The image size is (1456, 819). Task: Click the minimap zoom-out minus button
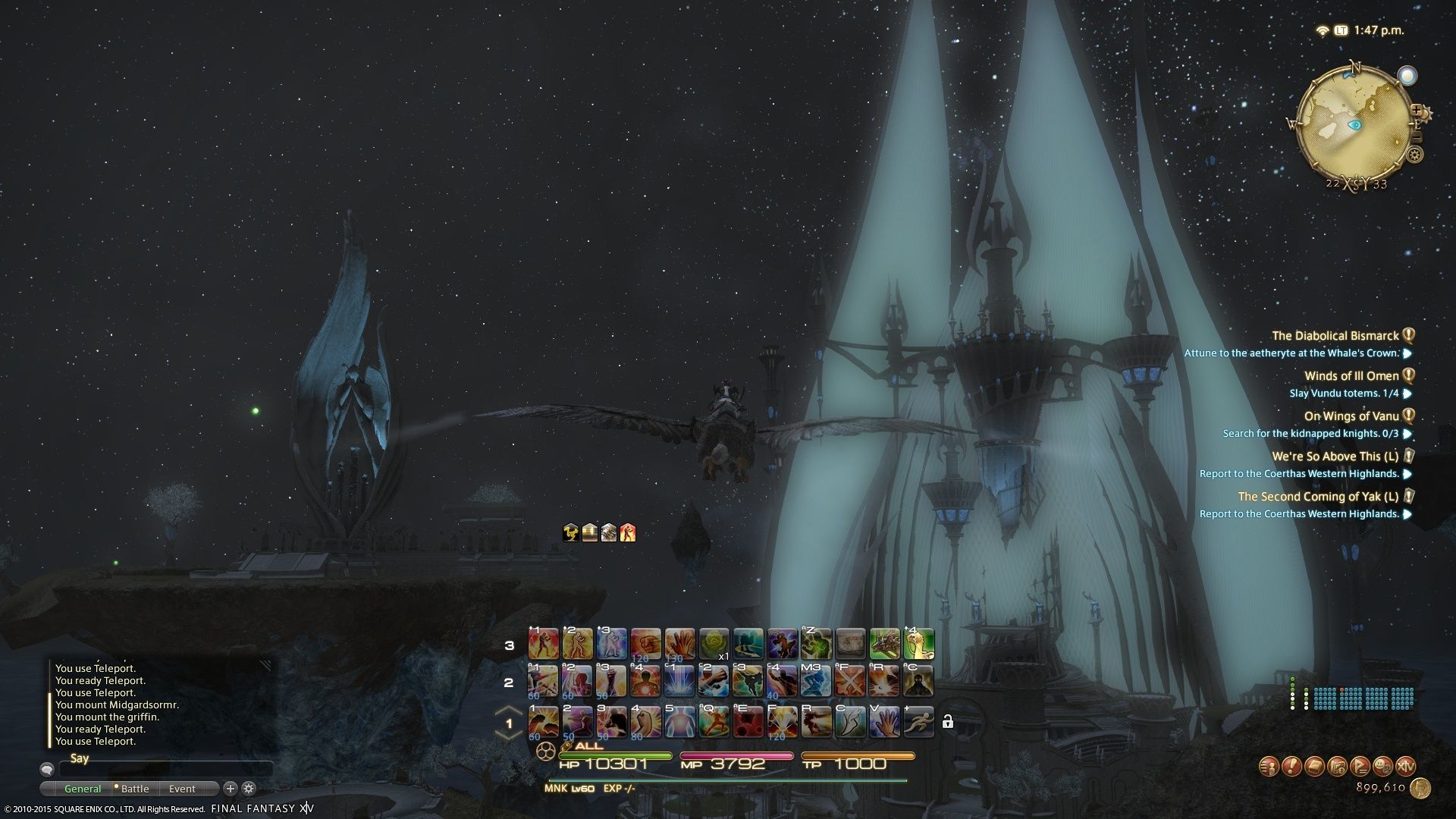(1416, 139)
